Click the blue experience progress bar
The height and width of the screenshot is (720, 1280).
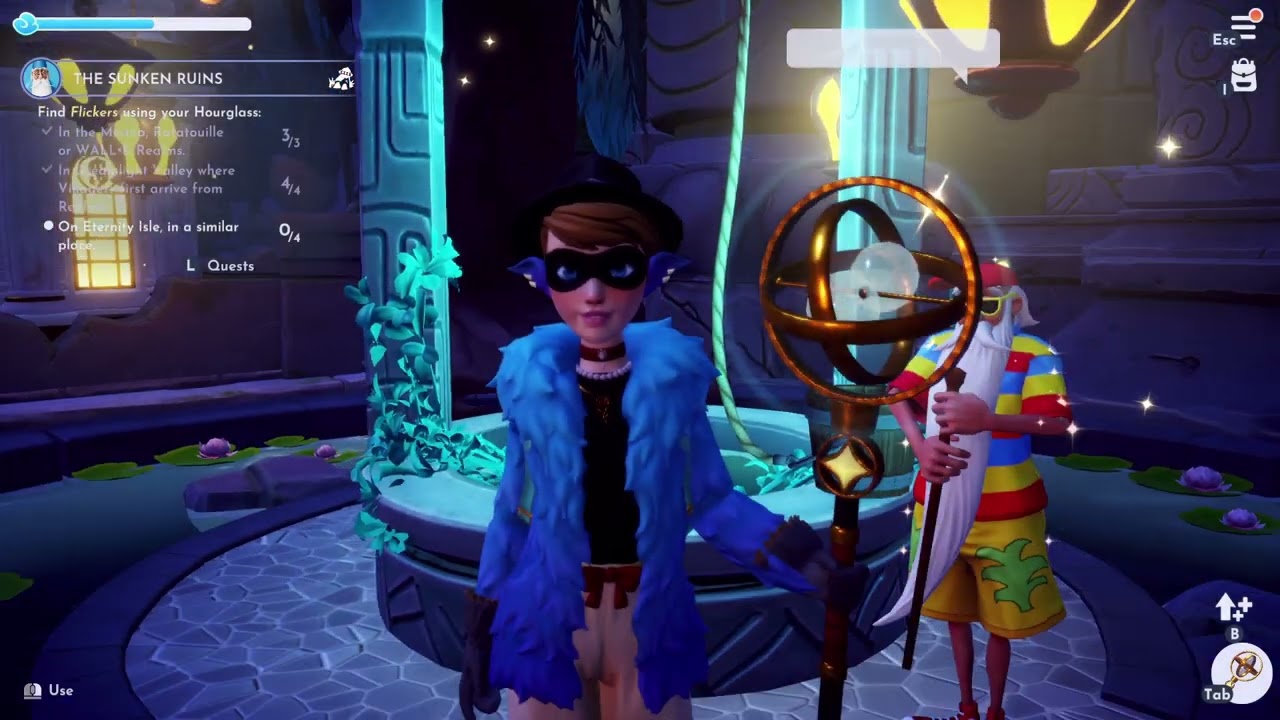click(140, 22)
